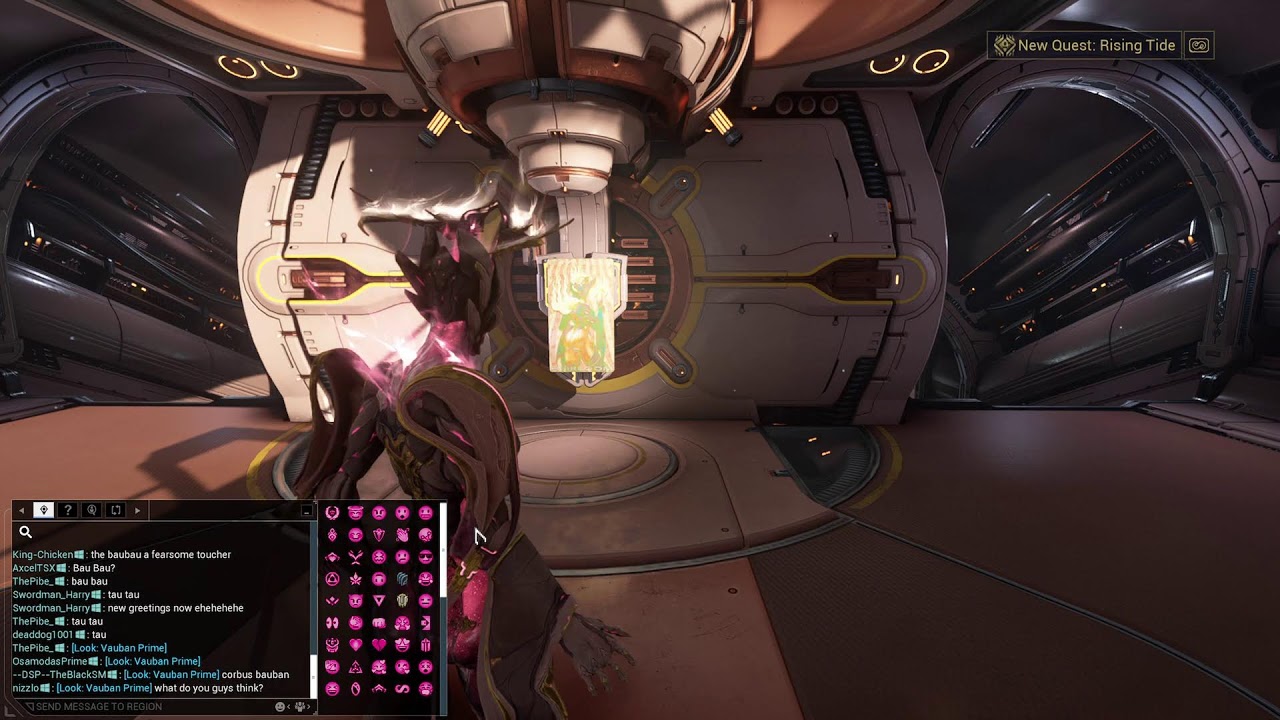The image size is (1280, 720).
Task: Minimize the chat window
Action: pyautogui.click(x=306, y=511)
